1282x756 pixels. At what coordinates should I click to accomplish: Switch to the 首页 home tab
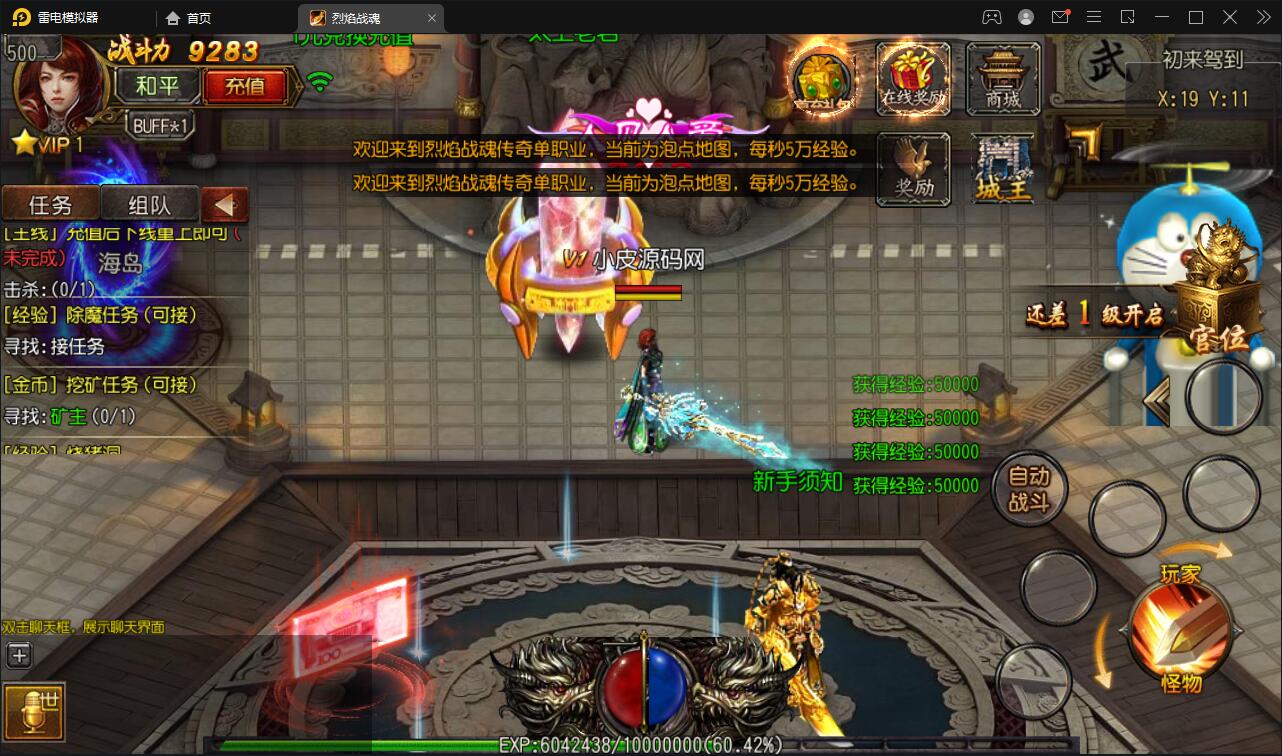[x=190, y=18]
